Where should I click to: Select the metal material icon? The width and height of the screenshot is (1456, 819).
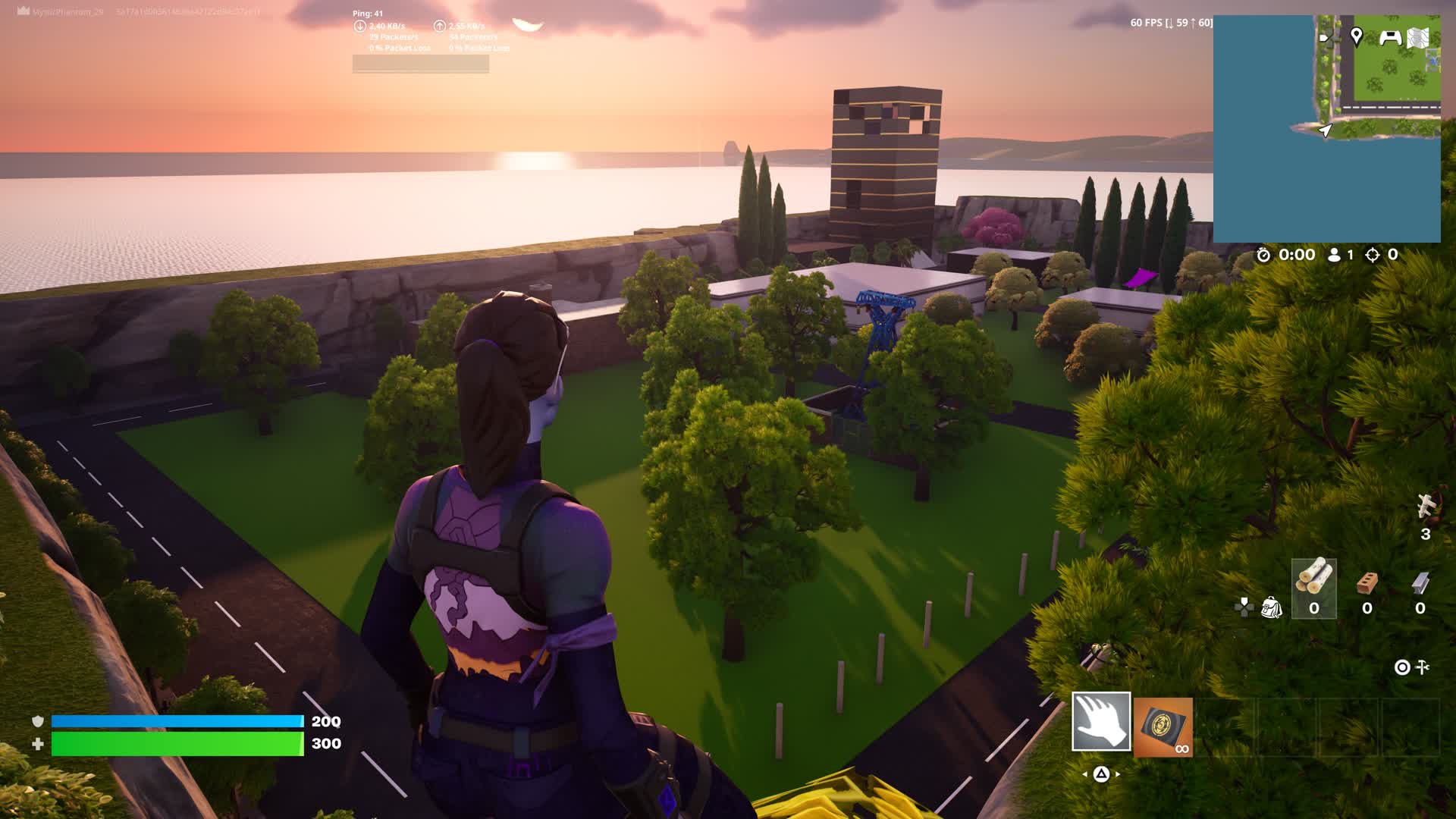click(1421, 583)
